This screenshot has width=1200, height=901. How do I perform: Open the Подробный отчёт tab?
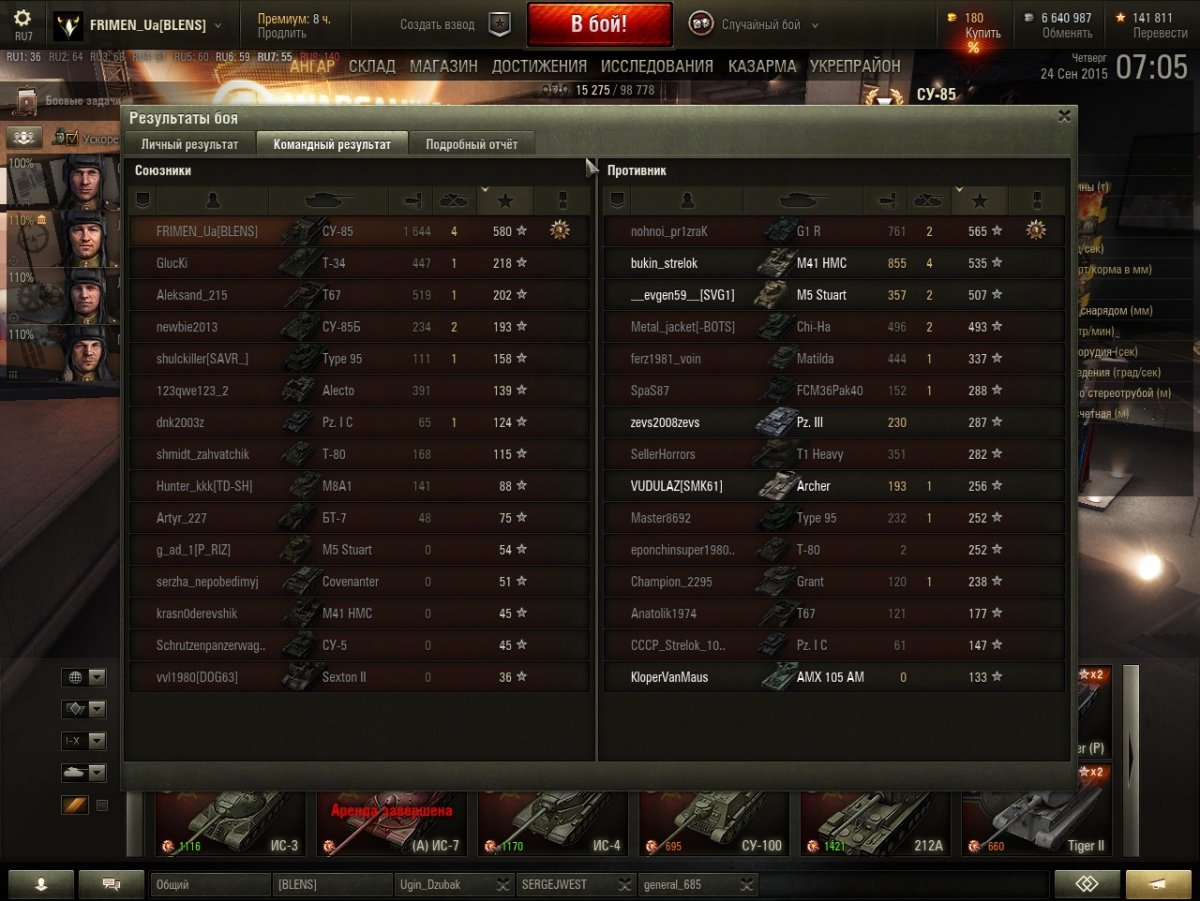coord(472,144)
